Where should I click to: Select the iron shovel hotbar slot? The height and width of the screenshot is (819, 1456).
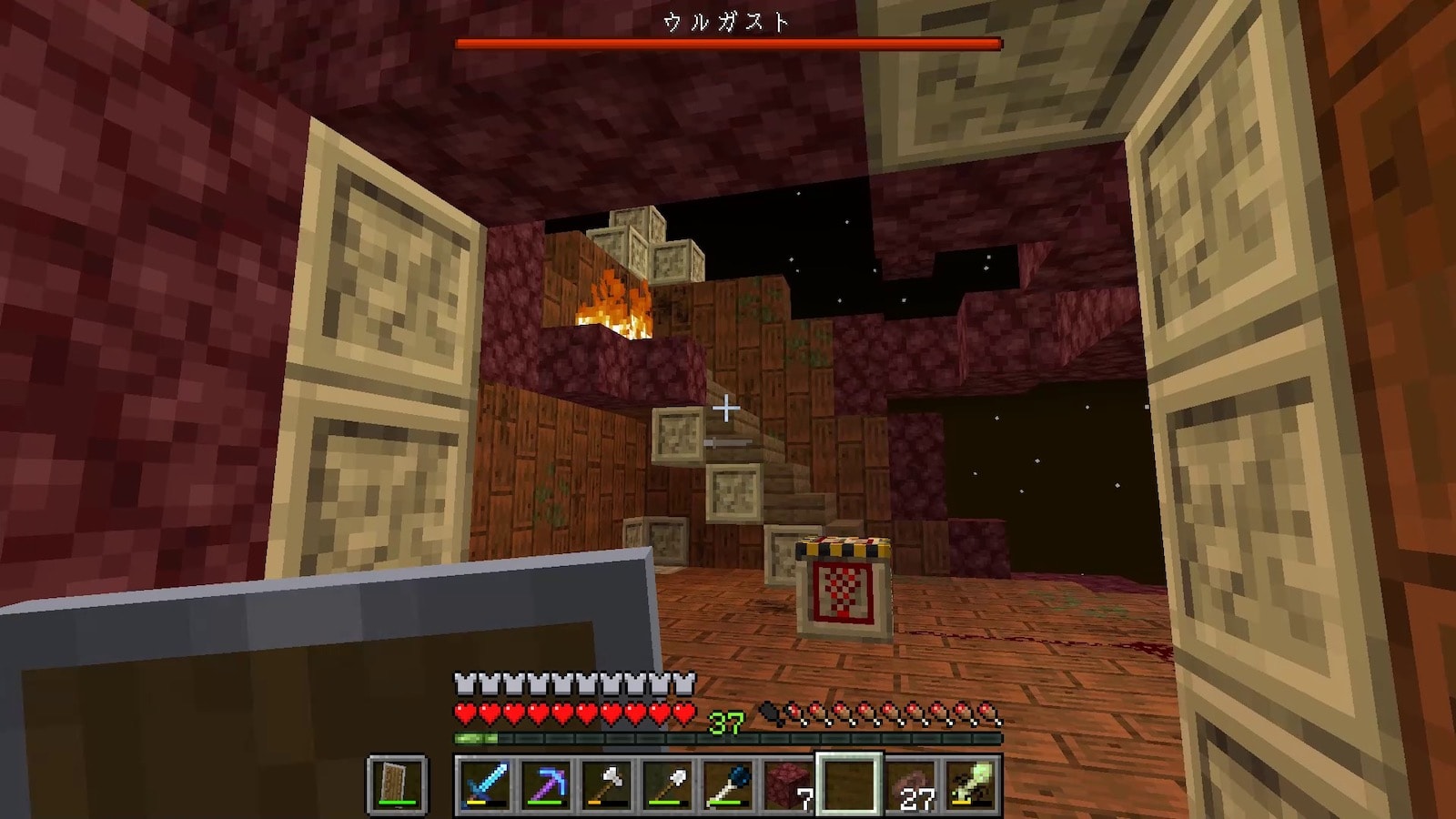667,784
